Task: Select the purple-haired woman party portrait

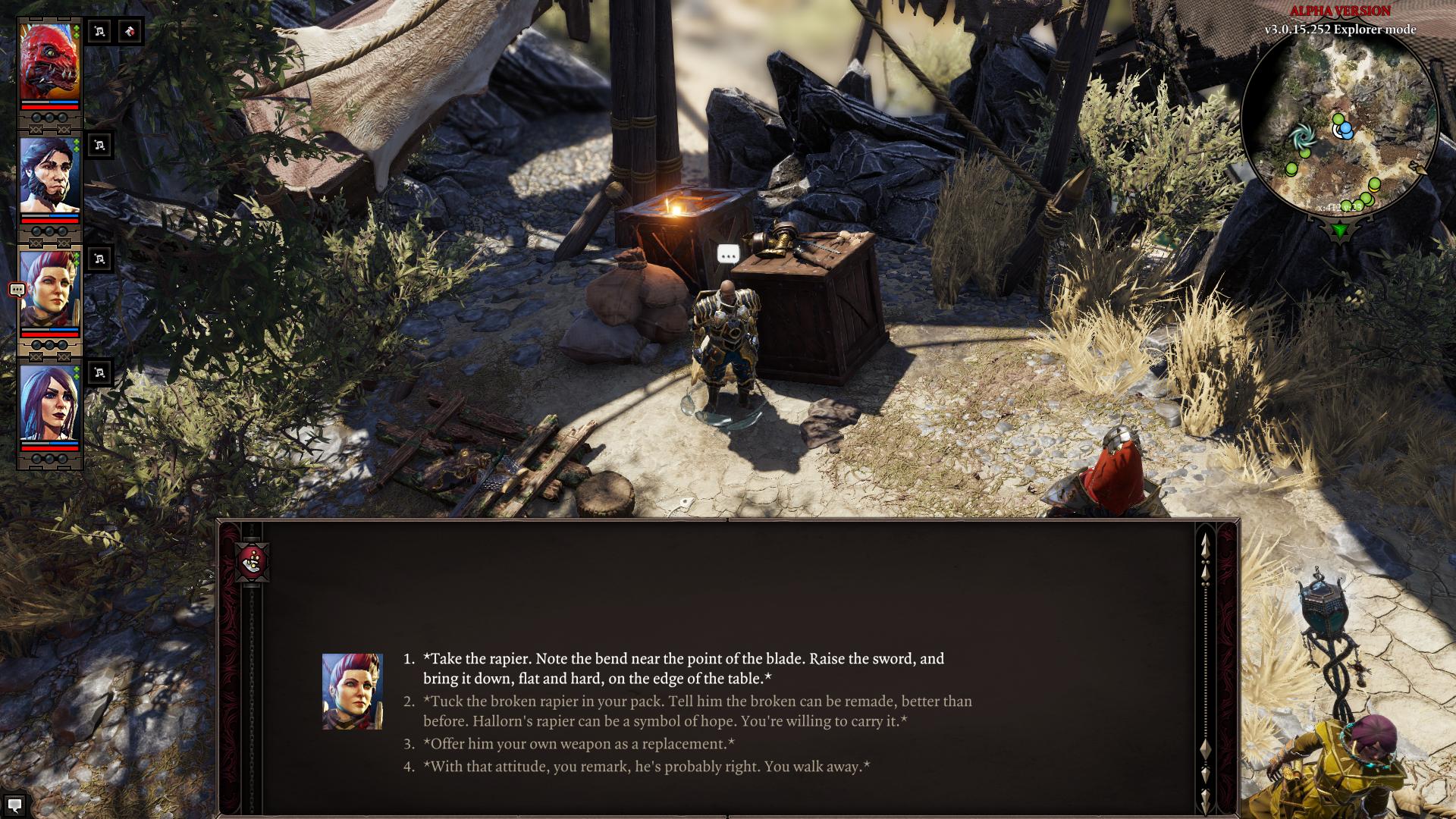Action: [49, 403]
